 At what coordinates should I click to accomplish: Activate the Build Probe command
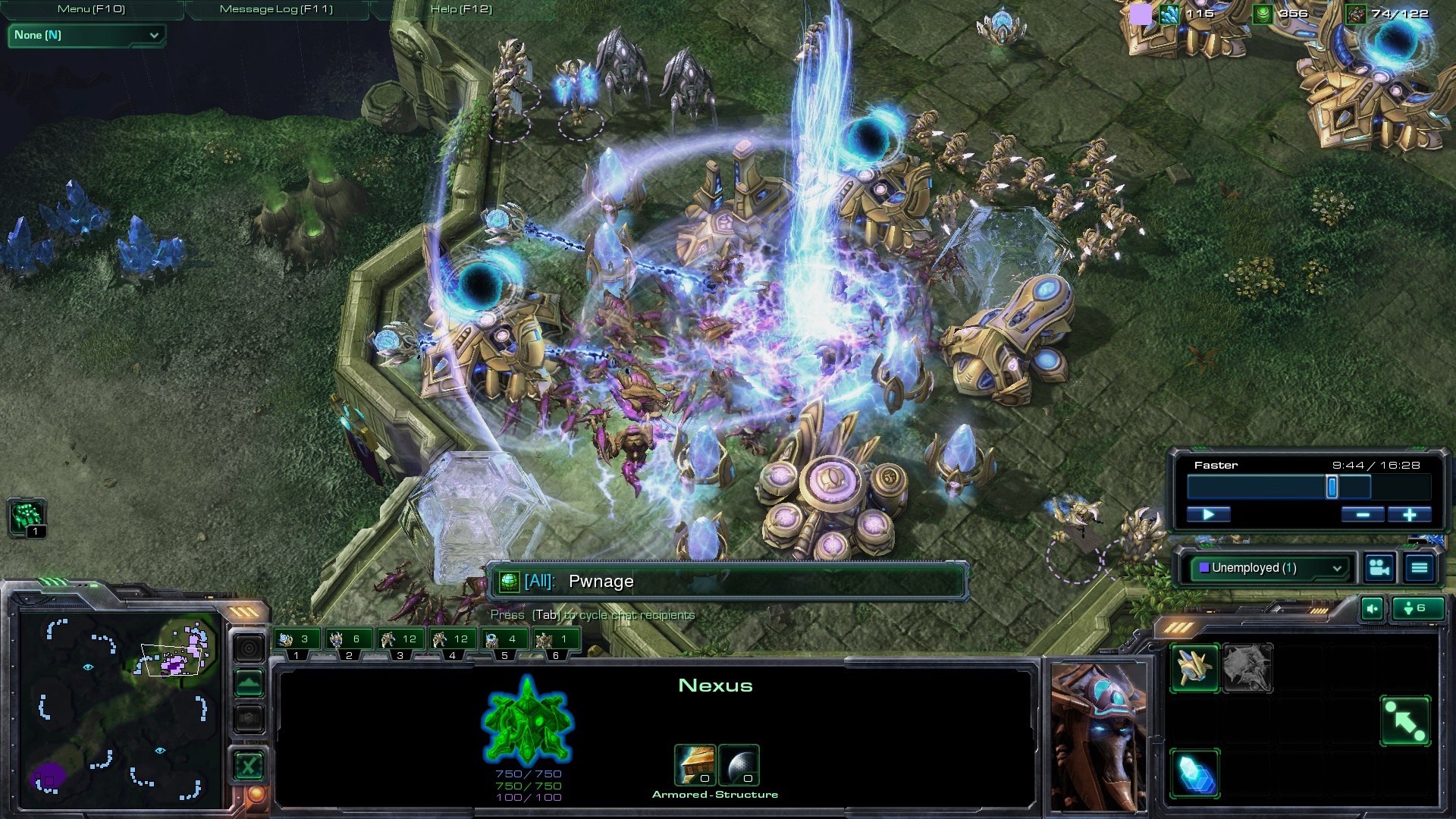tap(1194, 667)
